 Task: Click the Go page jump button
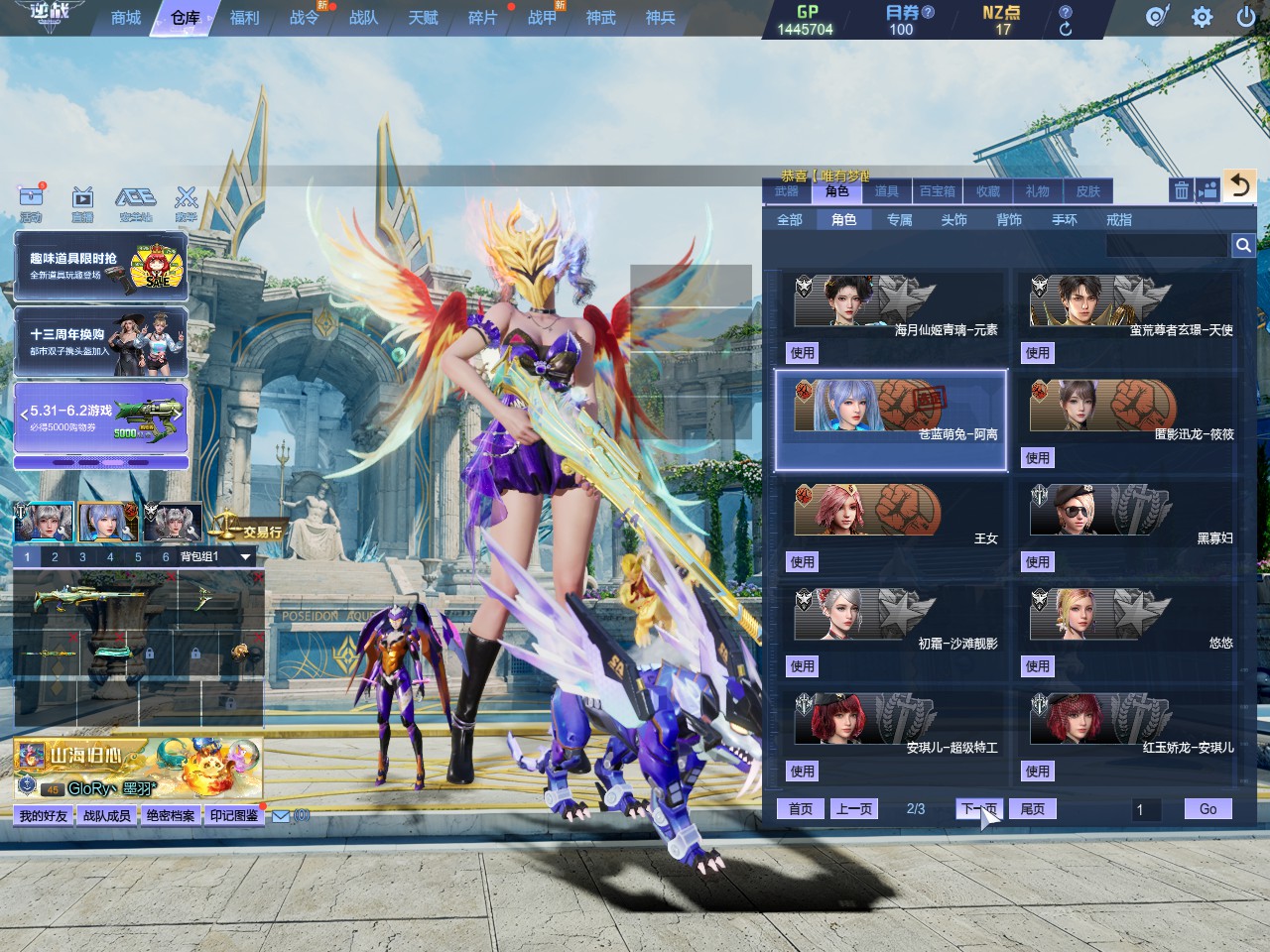coord(1207,809)
